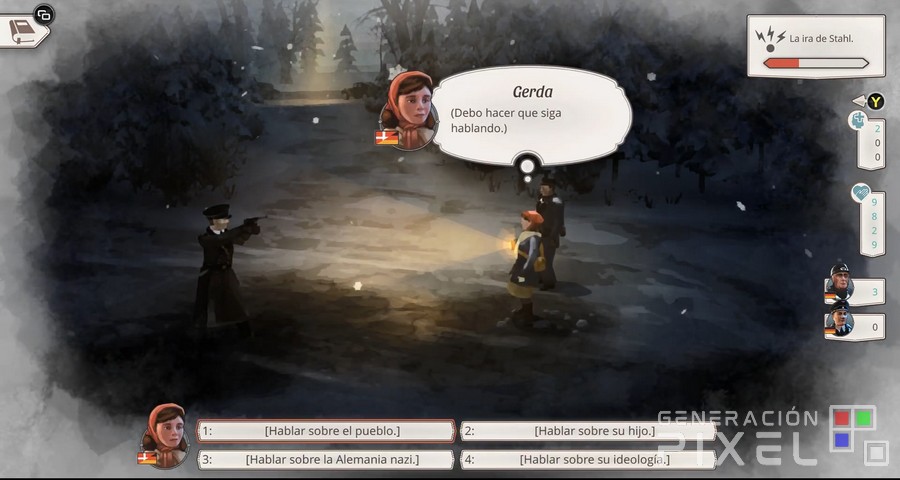Choose reply "Hablar sobre el pueblo"
This screenshot has width=900, height=480.
tap(326, 431)
